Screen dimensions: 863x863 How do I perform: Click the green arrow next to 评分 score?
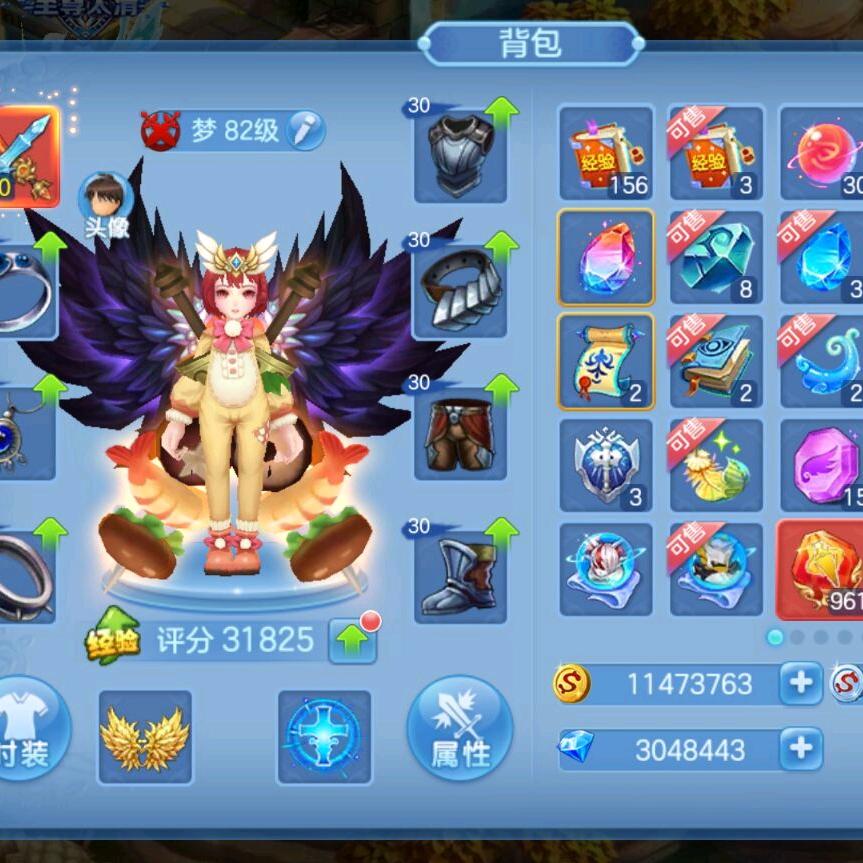tap(352, 641)
